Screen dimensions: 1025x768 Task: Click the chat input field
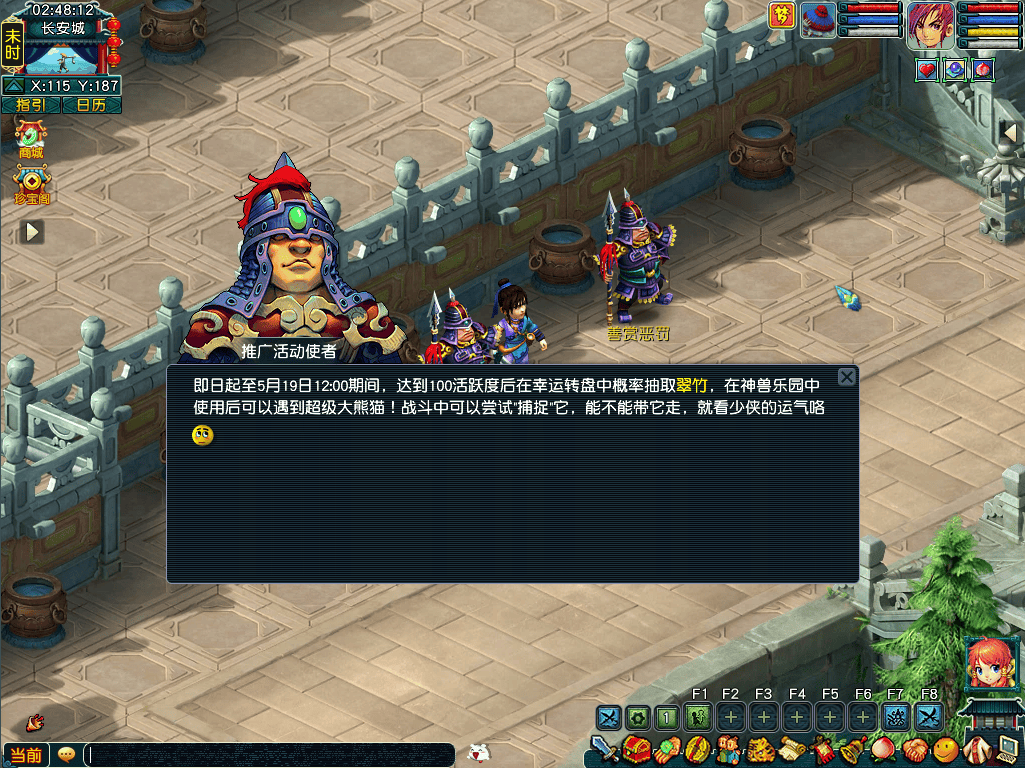tap(270, 755)
